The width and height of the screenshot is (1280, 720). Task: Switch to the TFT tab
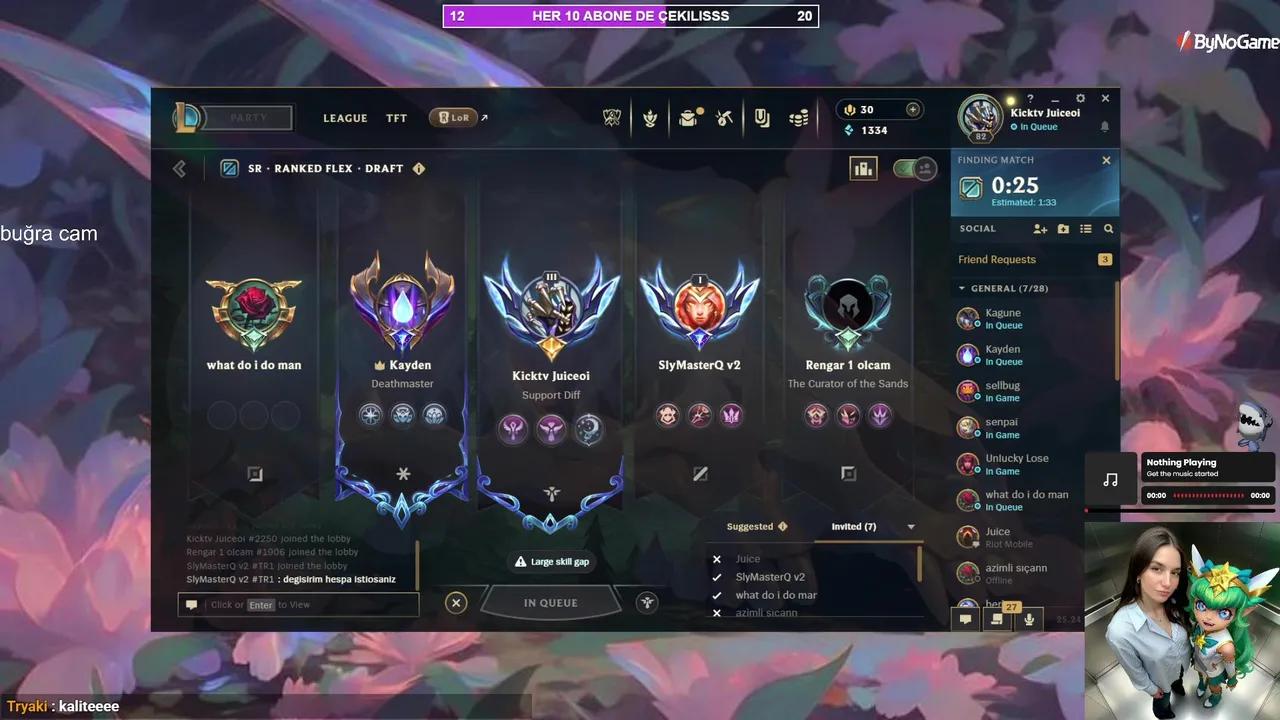396,118
